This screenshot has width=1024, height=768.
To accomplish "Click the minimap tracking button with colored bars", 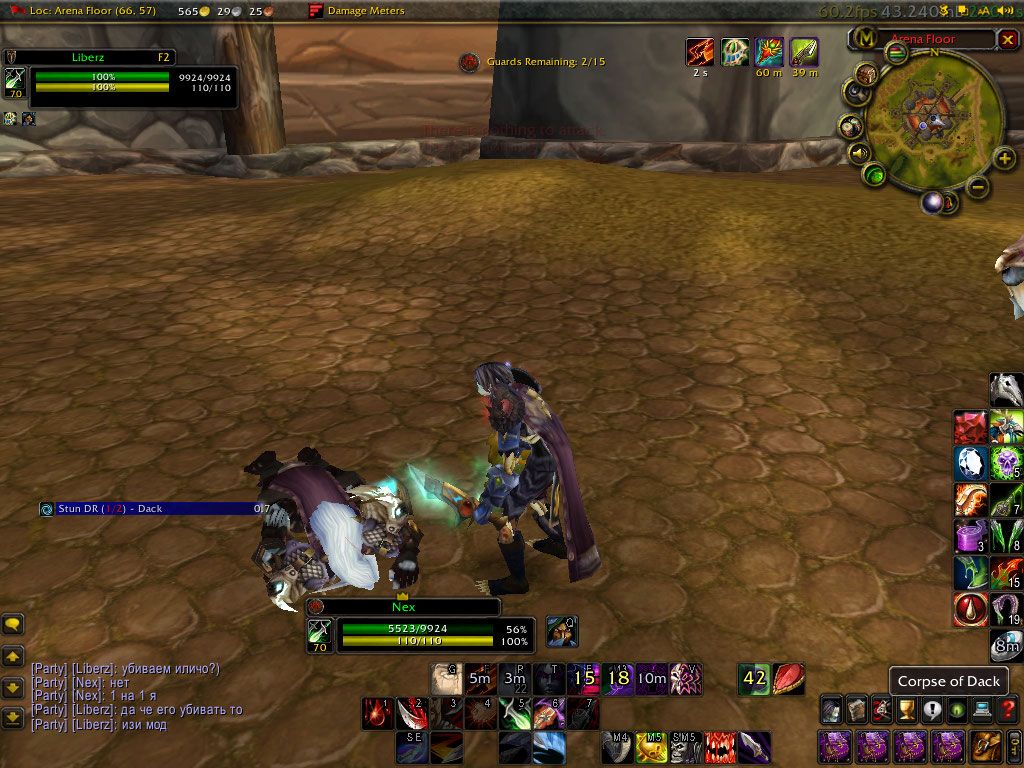I will pyautogui.click(x=898, y=52).
